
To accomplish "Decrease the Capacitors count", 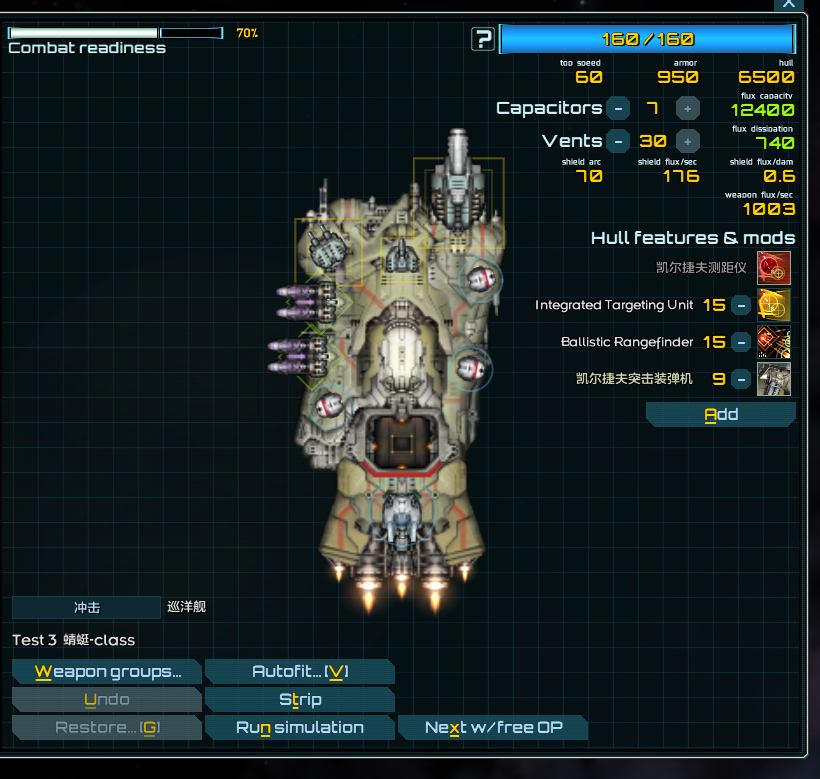I will click(619, 108).
